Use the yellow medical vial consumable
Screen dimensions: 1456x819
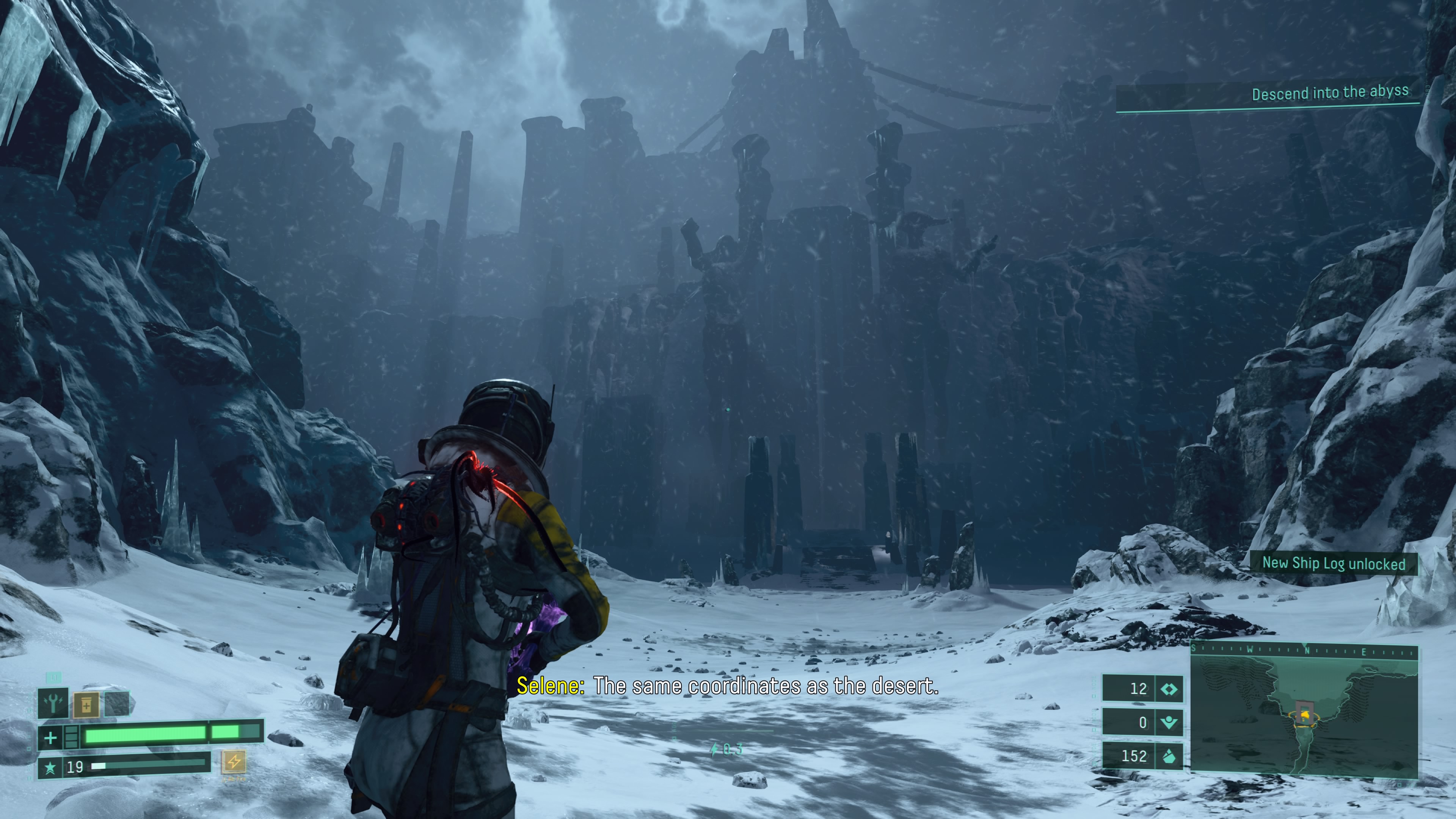pos(86,704)
